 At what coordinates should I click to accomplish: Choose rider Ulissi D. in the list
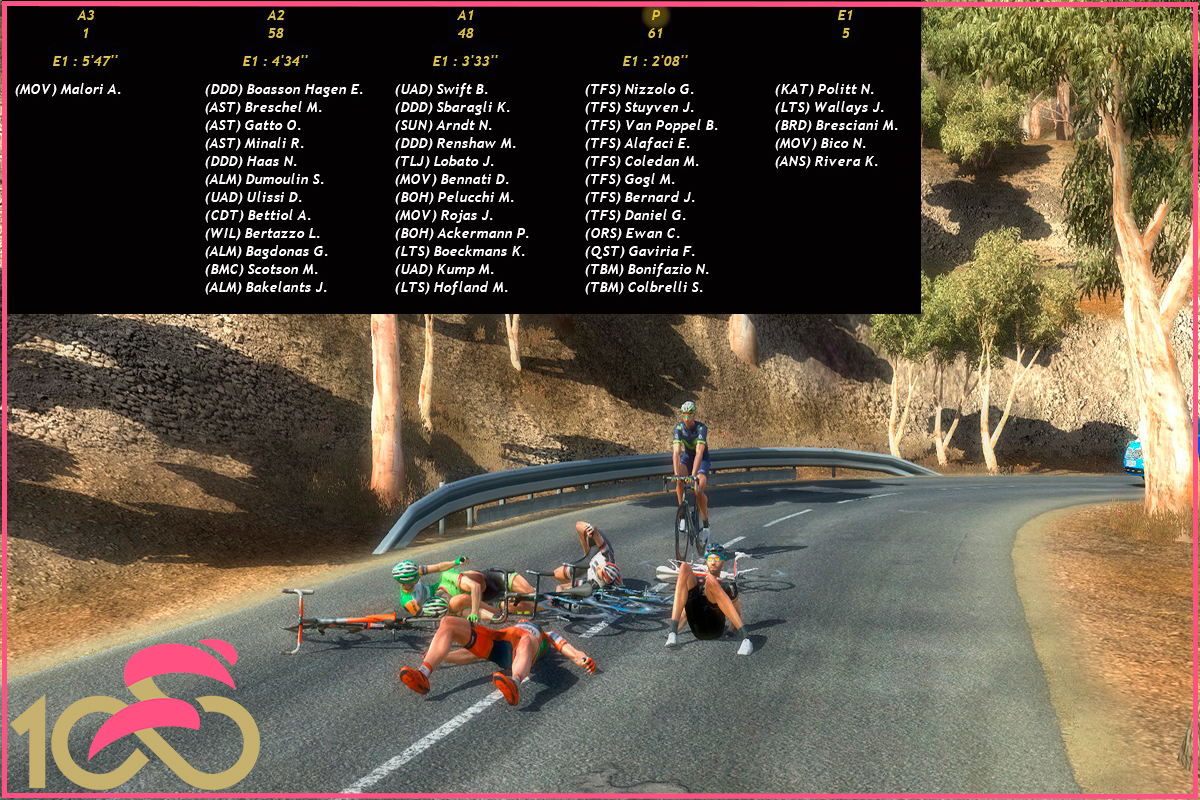(x=253, y=198)
